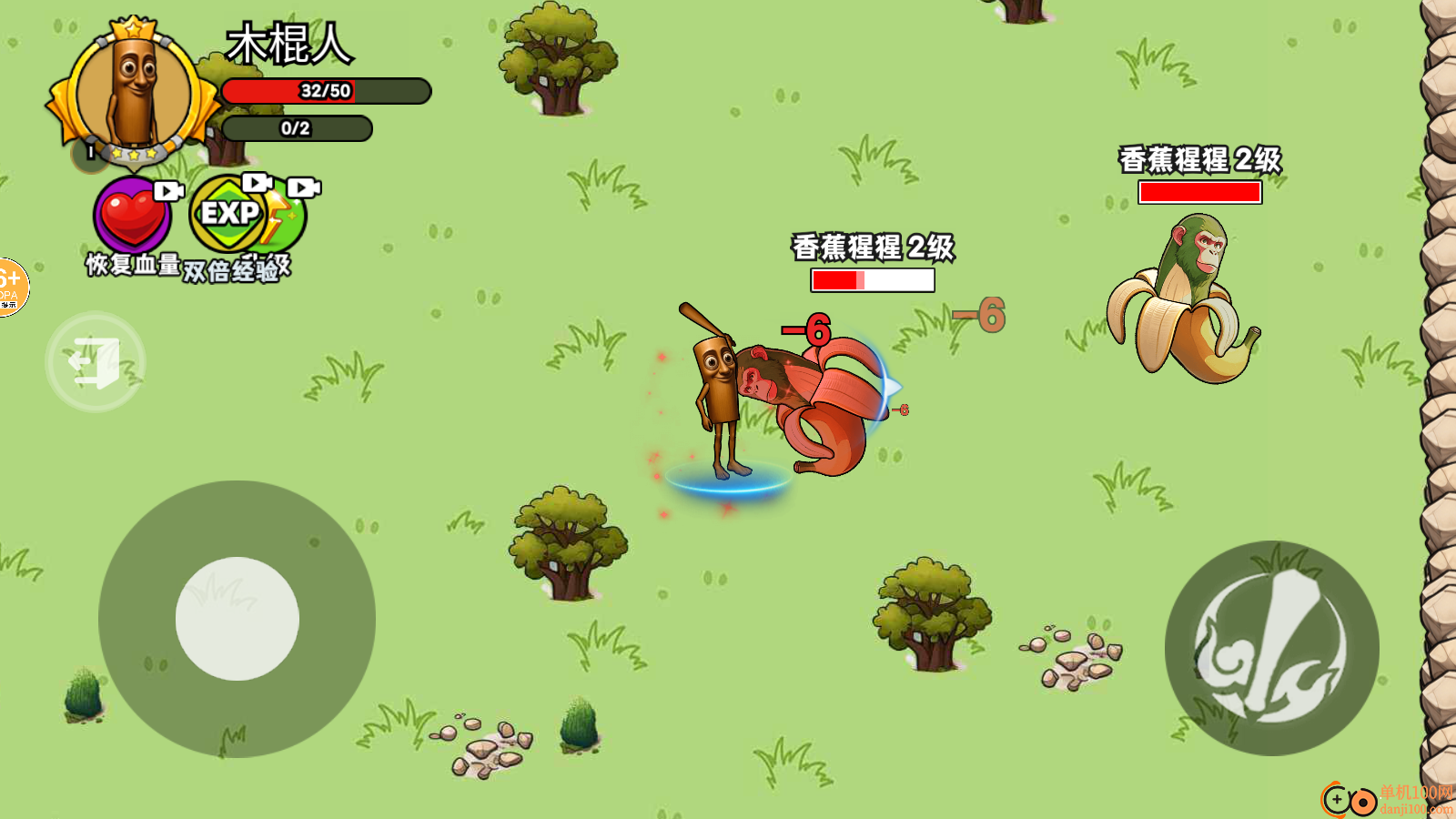Tap the red heart restore health icon
The width and height of the screenshot is (1456, 819).
point(133,217)
